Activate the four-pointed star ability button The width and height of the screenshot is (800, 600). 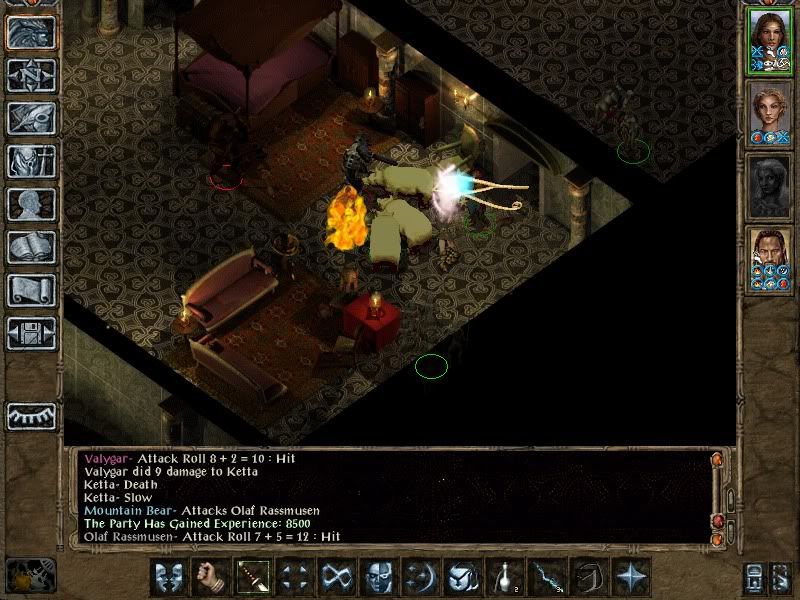pos(631,576)
